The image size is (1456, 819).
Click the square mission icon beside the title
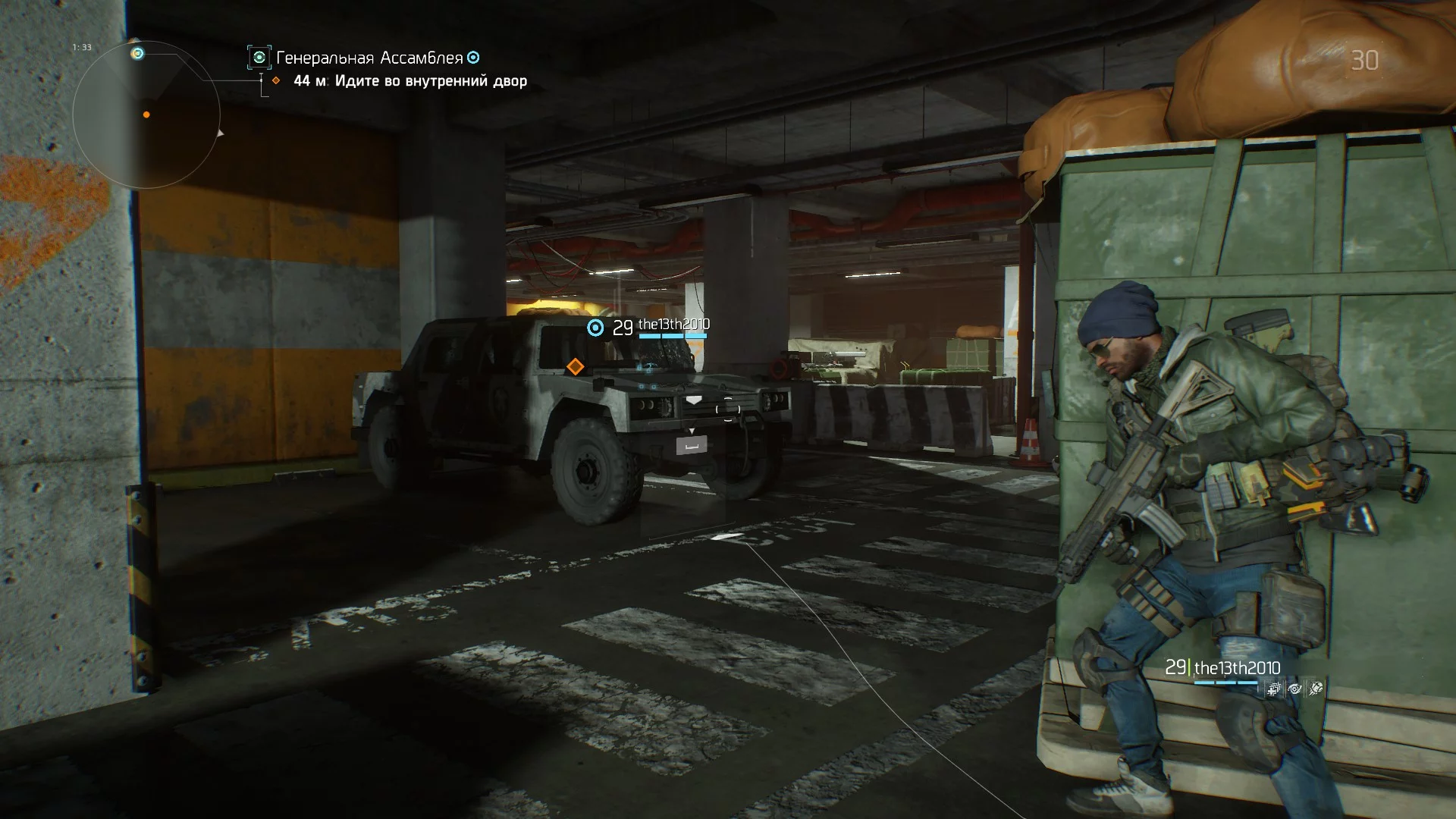259,58
